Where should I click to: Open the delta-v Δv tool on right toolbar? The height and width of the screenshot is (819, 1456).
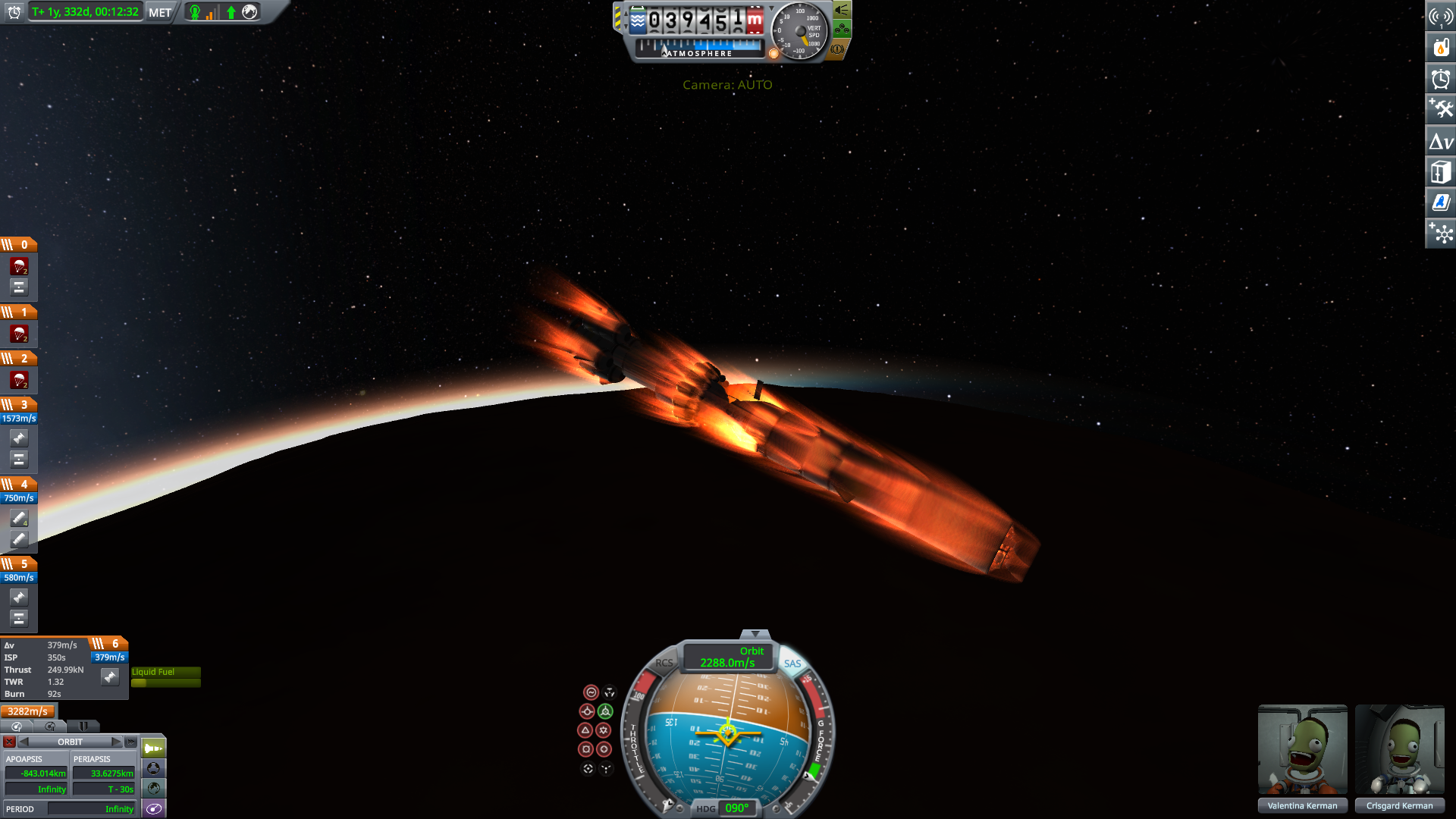point(1441,142)
